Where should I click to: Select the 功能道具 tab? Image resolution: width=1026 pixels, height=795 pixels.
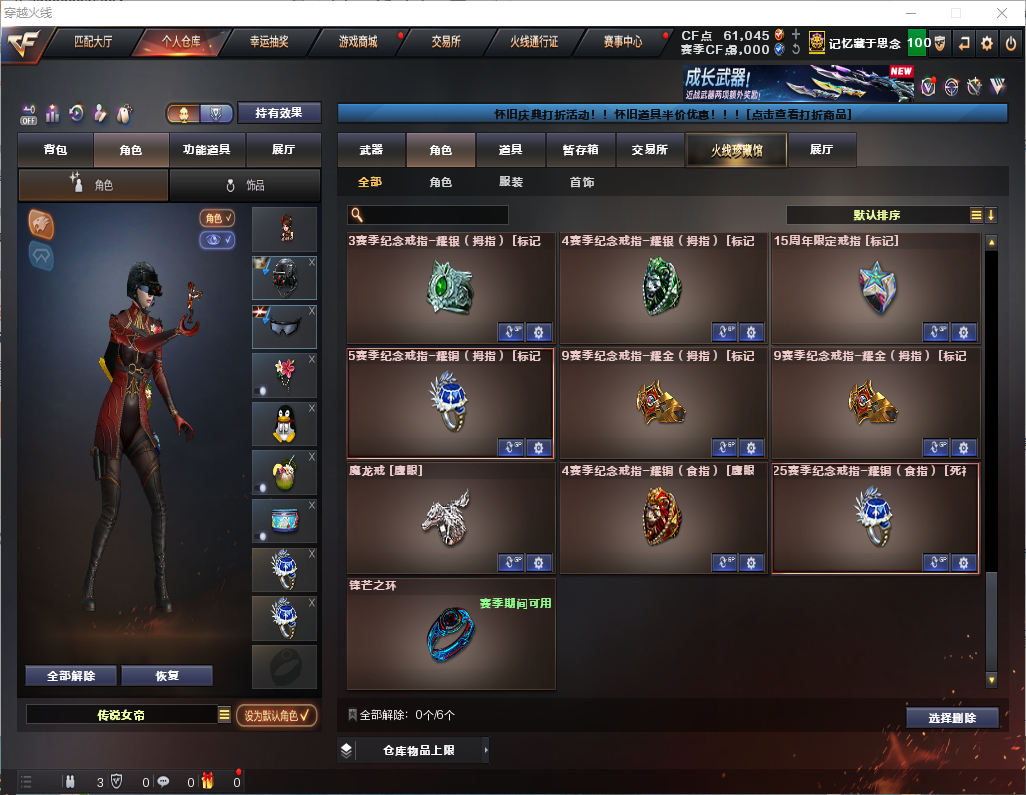tap(207, 150)
